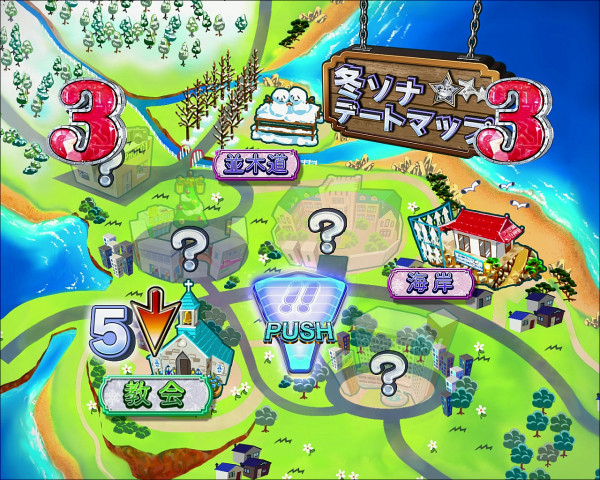This screenshot has width=600, height=480.
Task: Pick the question mark directly above PUSH
Action: click(325, 233)
